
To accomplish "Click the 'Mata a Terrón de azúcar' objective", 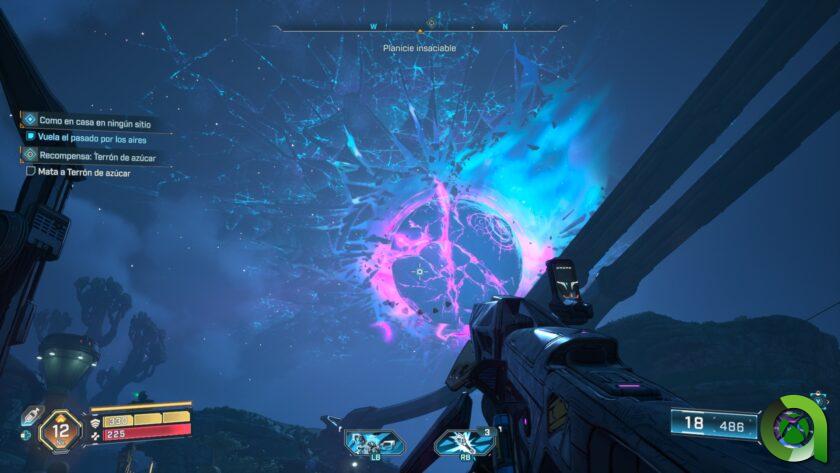I will pyautogui.click(x=84, y=172).
